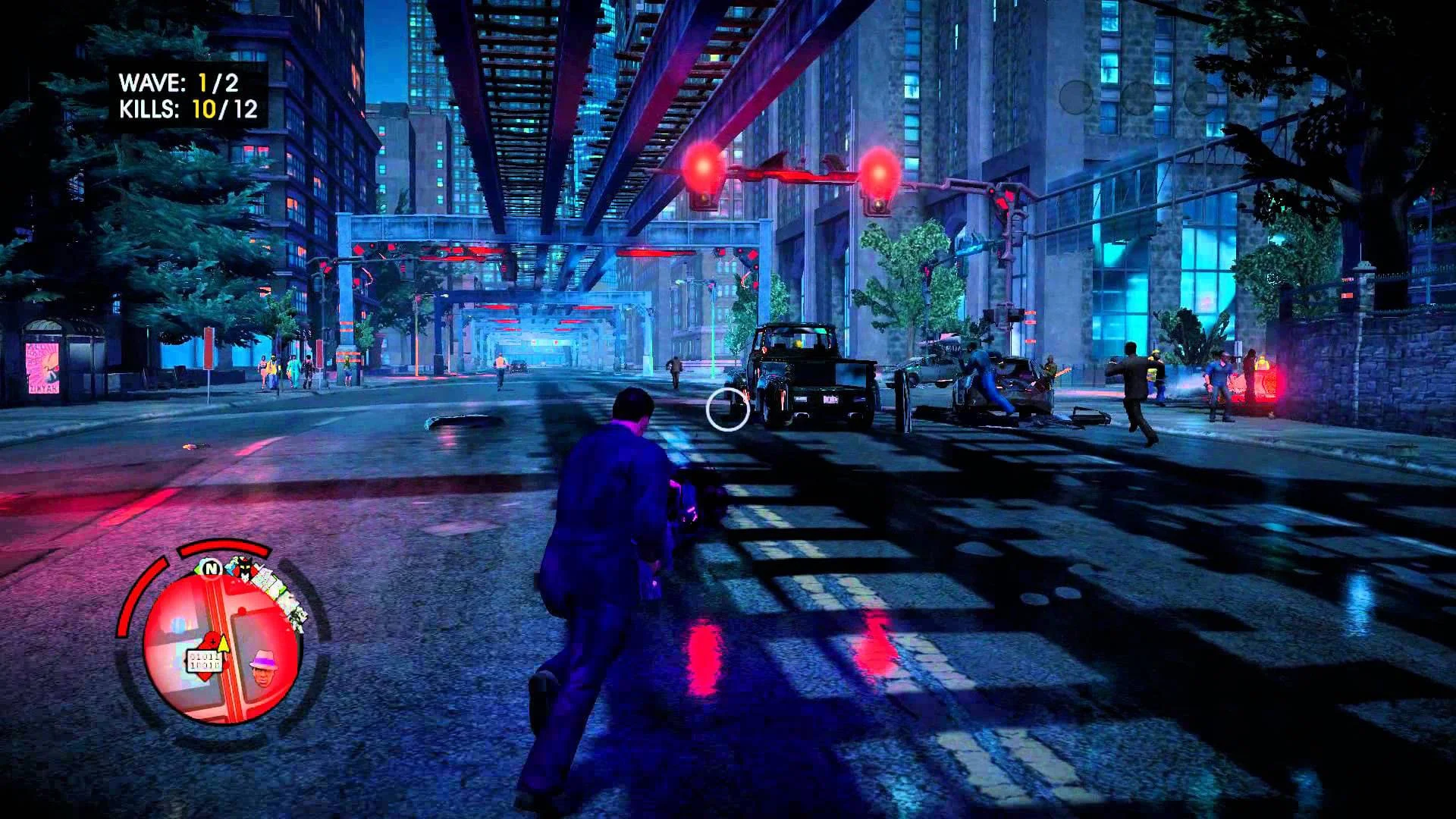Click the aiming reticle at screen center
The height and width of the screenshot is (819, 1456).
726,411
